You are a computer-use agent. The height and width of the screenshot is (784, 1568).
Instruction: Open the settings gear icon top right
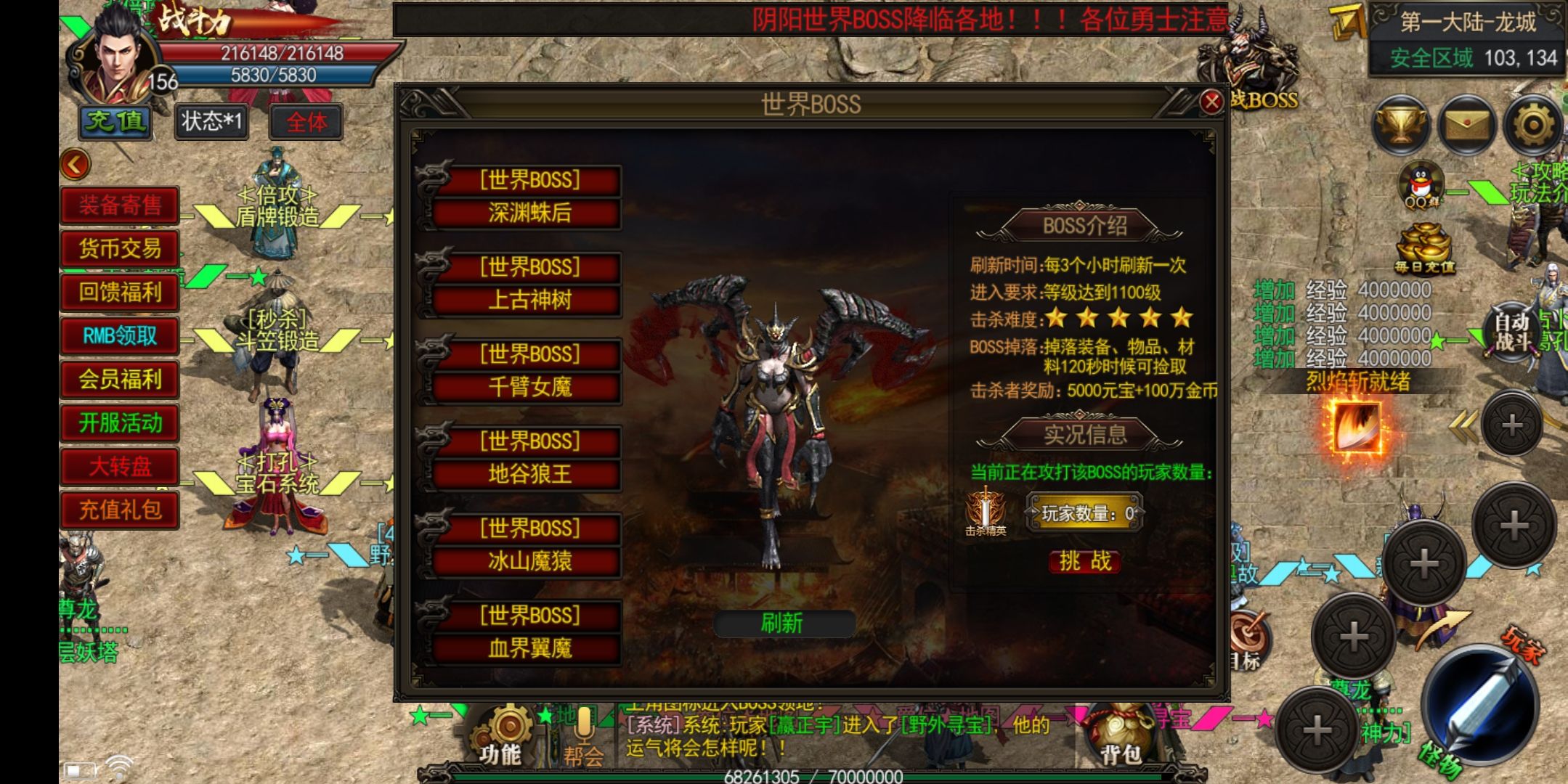click(1532, 126)
